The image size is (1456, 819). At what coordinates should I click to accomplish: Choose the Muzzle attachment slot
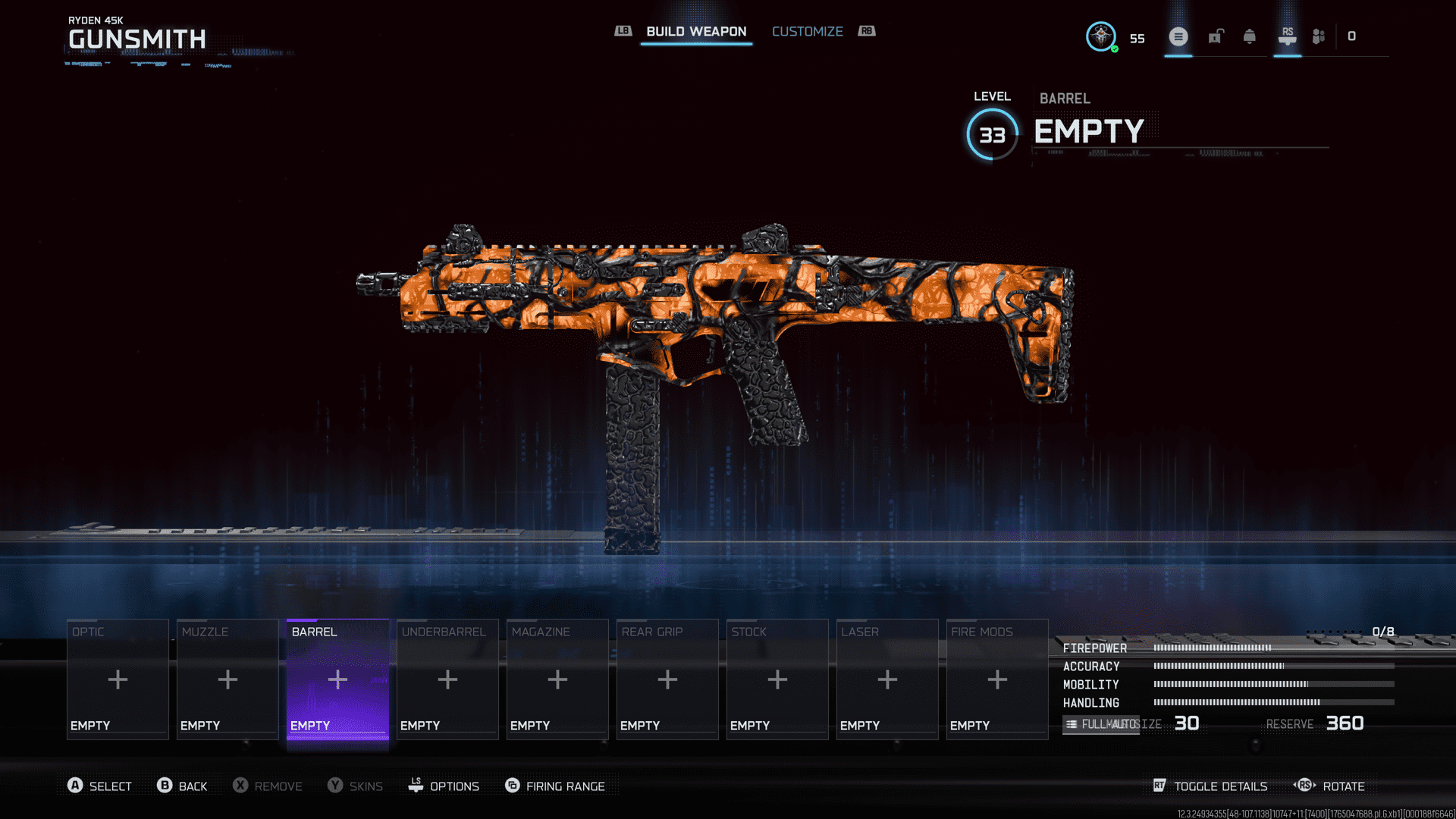click(227, 679)
